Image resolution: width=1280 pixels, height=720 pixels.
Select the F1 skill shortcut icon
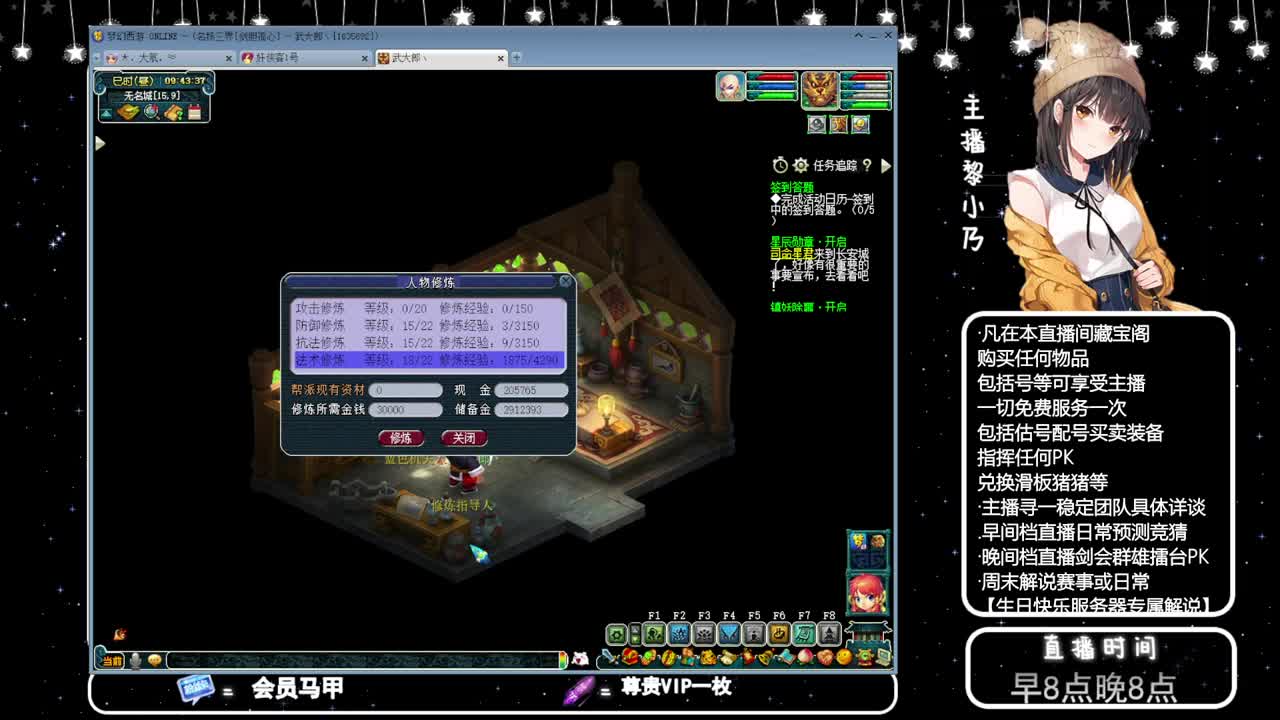coord(654,633)
